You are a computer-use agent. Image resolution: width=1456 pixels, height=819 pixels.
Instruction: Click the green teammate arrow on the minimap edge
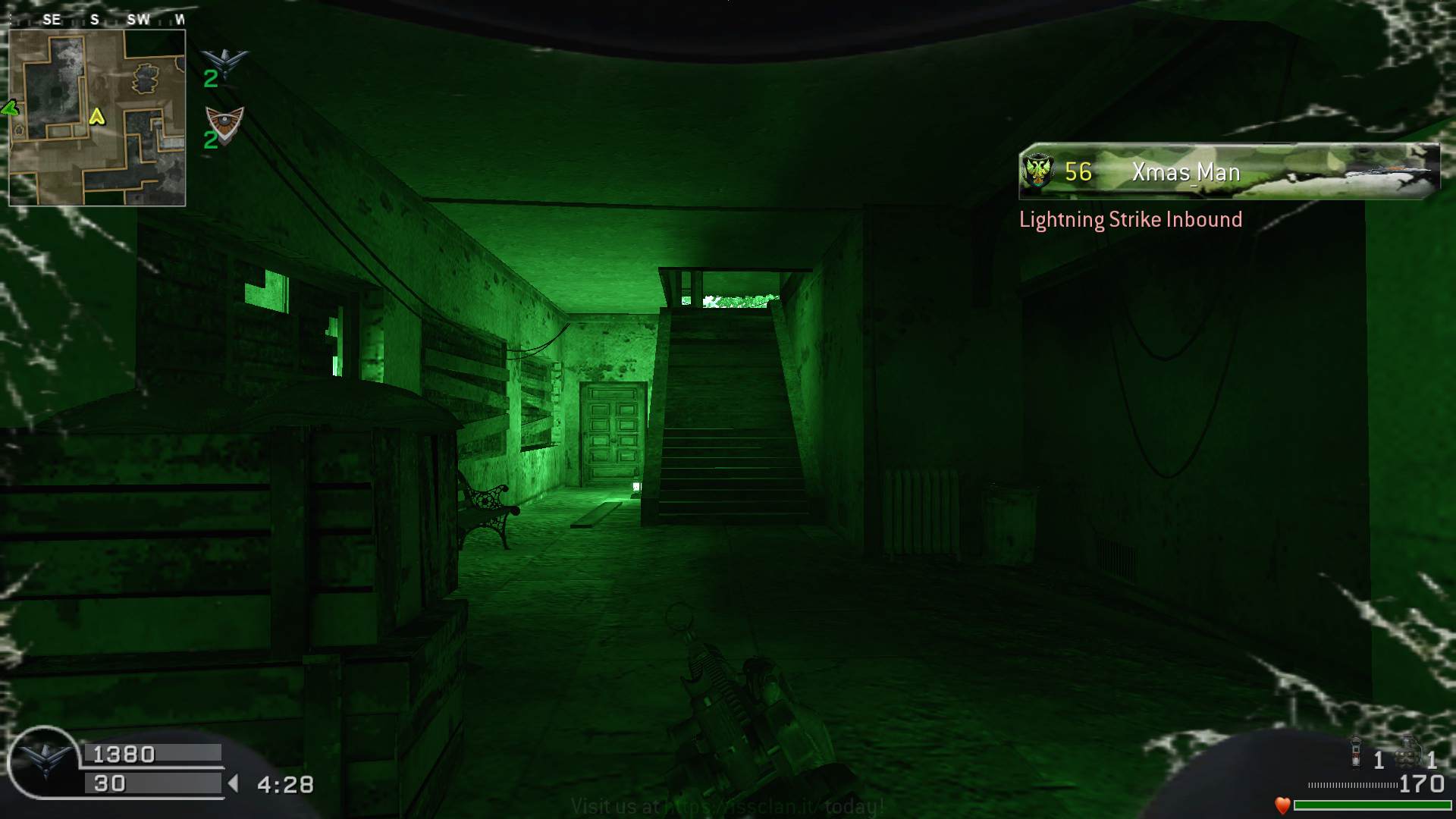[x=10, y=108]
